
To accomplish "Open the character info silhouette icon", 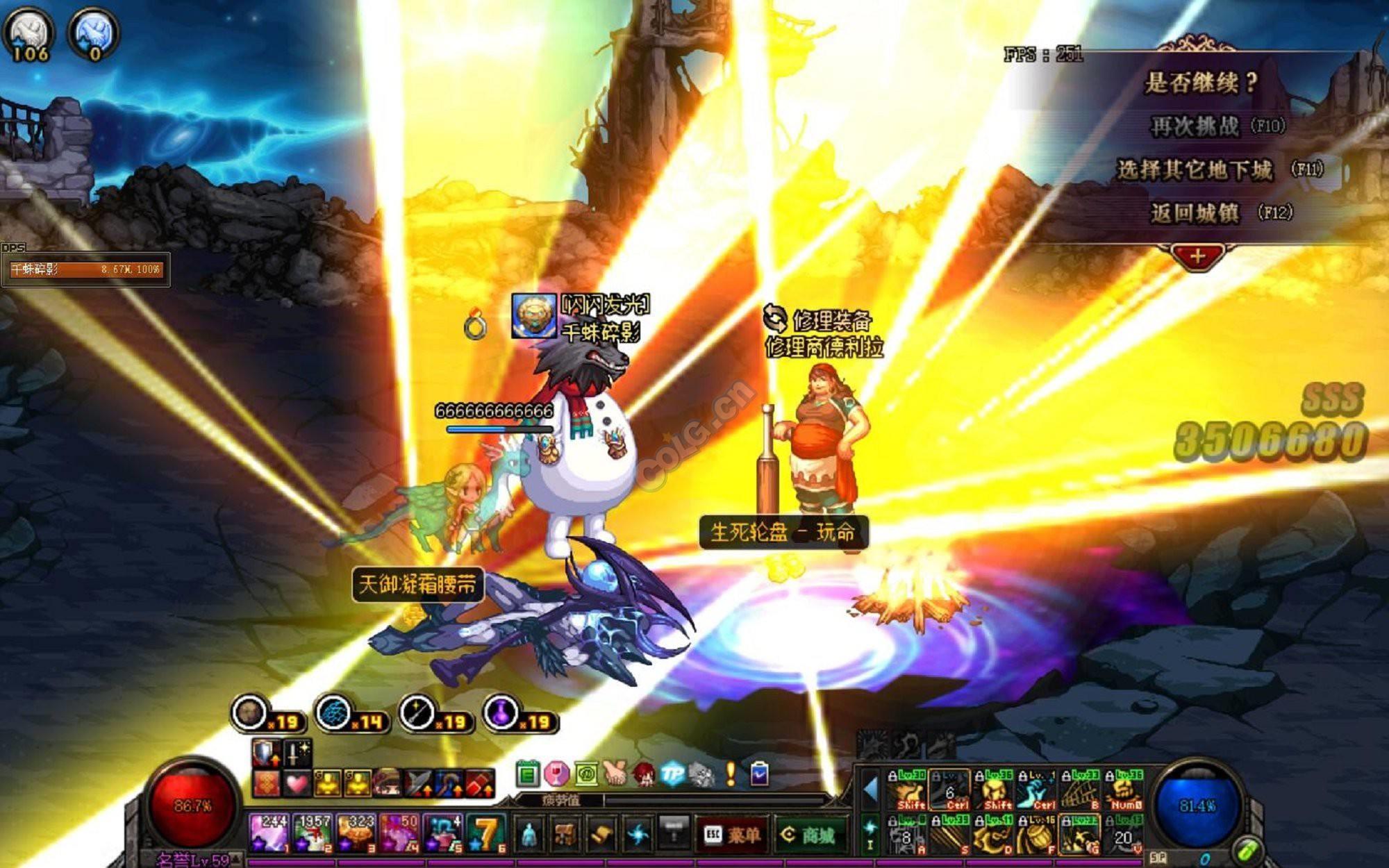I will coord(529,834).
